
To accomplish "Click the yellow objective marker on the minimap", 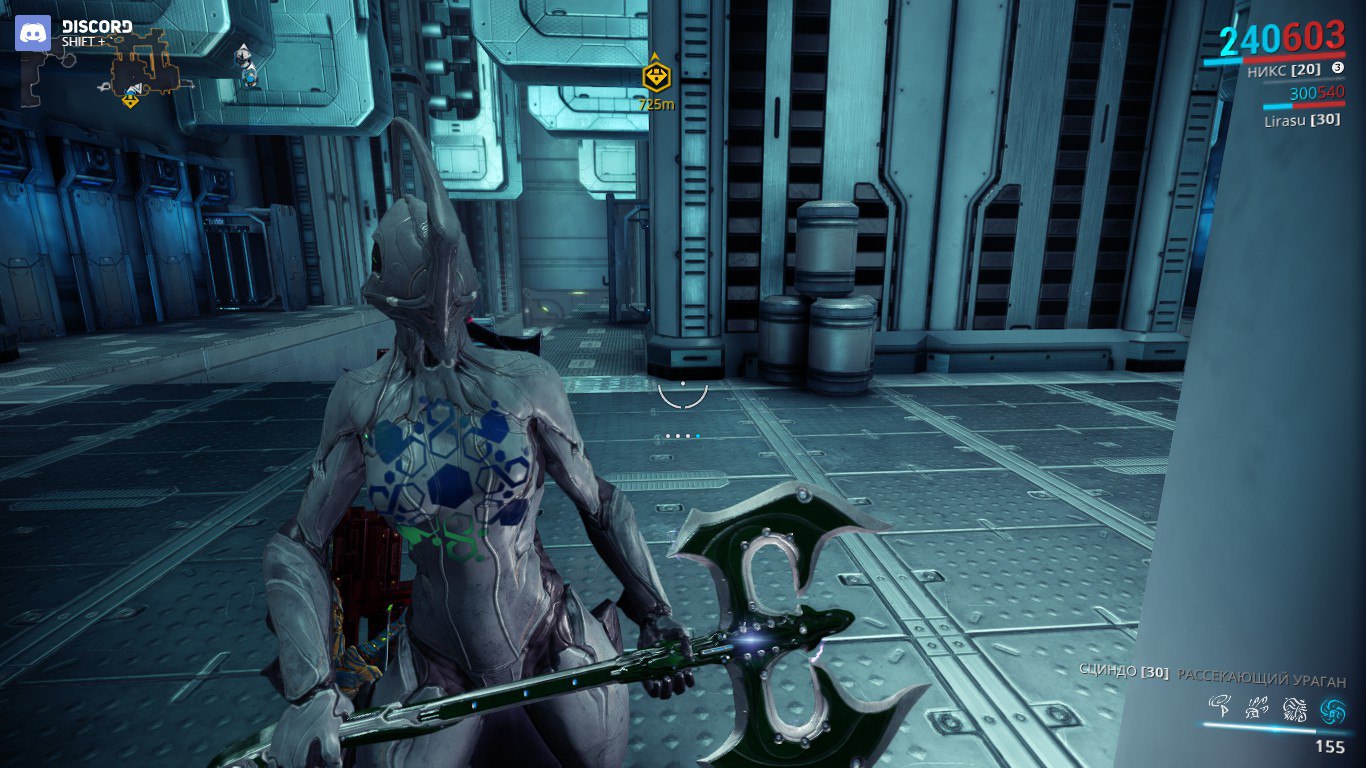I will pos(131,100).
